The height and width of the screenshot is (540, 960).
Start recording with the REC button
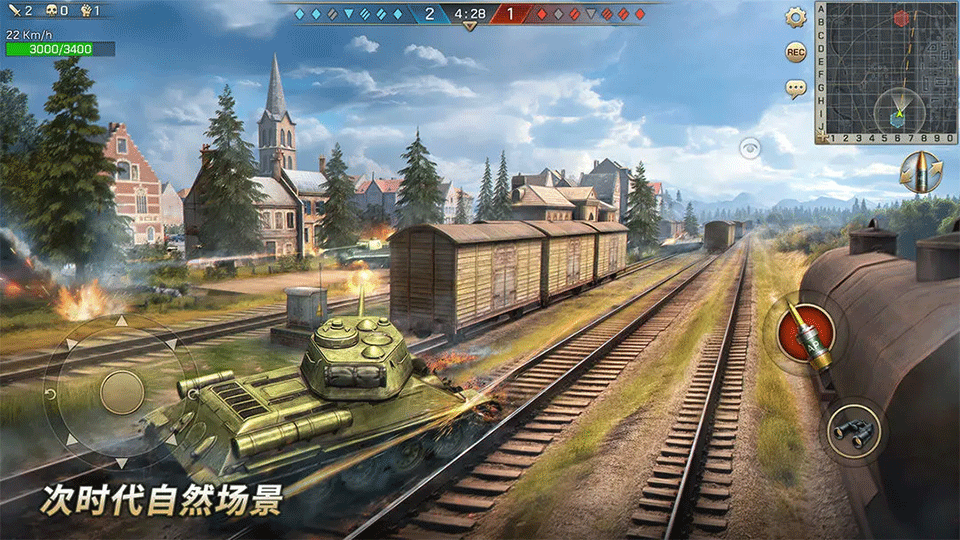[796, 52]
